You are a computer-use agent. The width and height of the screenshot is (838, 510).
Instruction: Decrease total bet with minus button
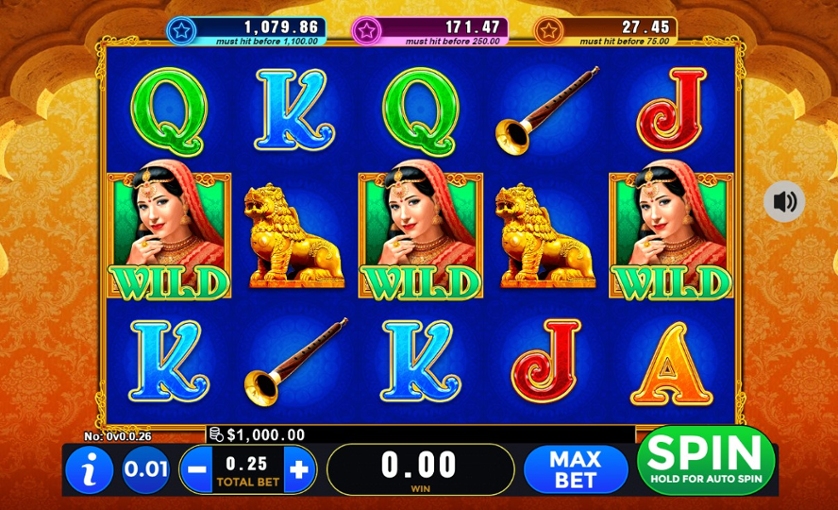[195, 467]
